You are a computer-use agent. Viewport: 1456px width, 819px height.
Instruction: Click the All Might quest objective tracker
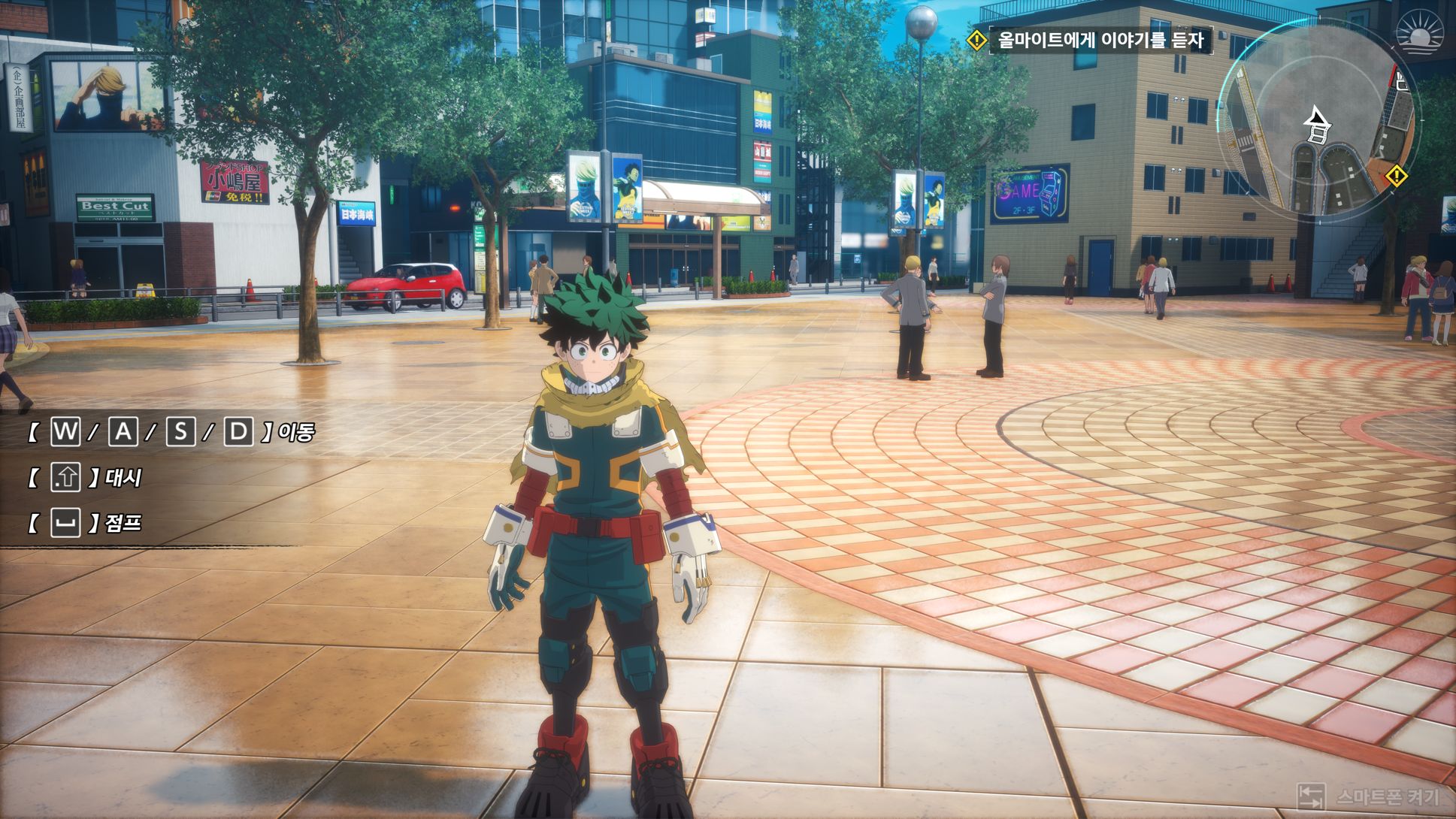point(1099,40)
